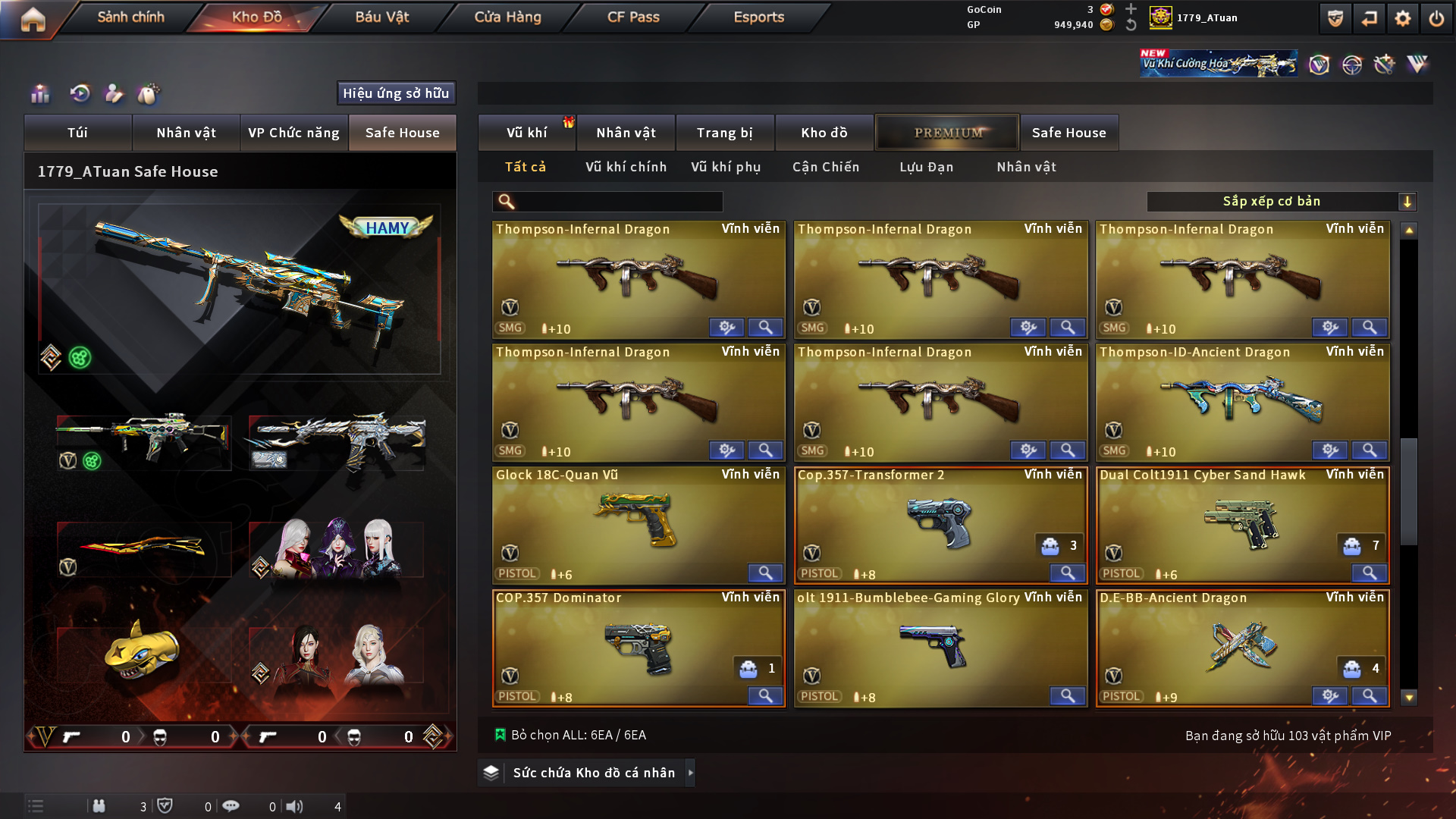1456x819 pixels.
Task: Open the Esports section
Action: (x=758, y=17)
